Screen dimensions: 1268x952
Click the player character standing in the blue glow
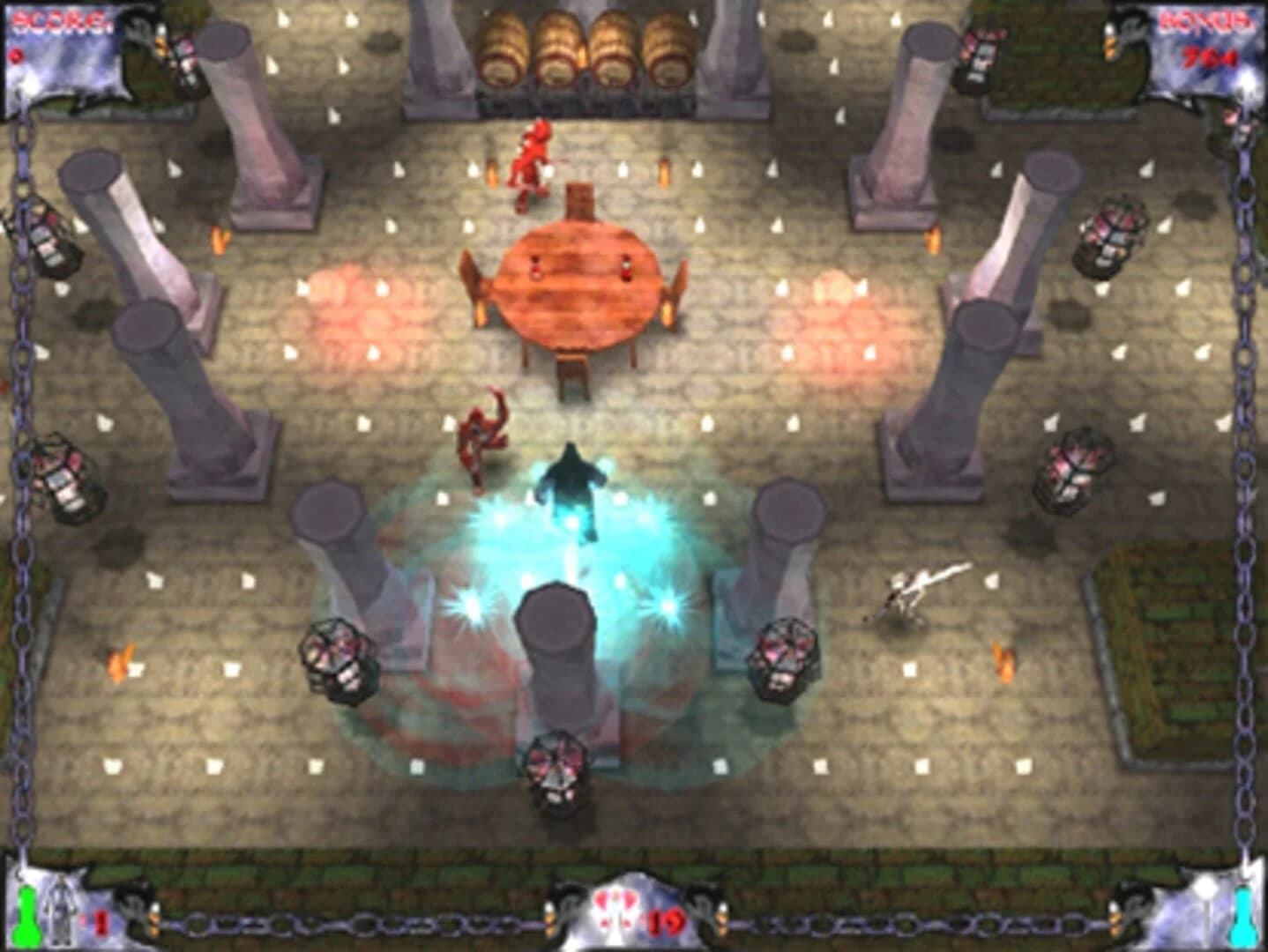point(573,485)
